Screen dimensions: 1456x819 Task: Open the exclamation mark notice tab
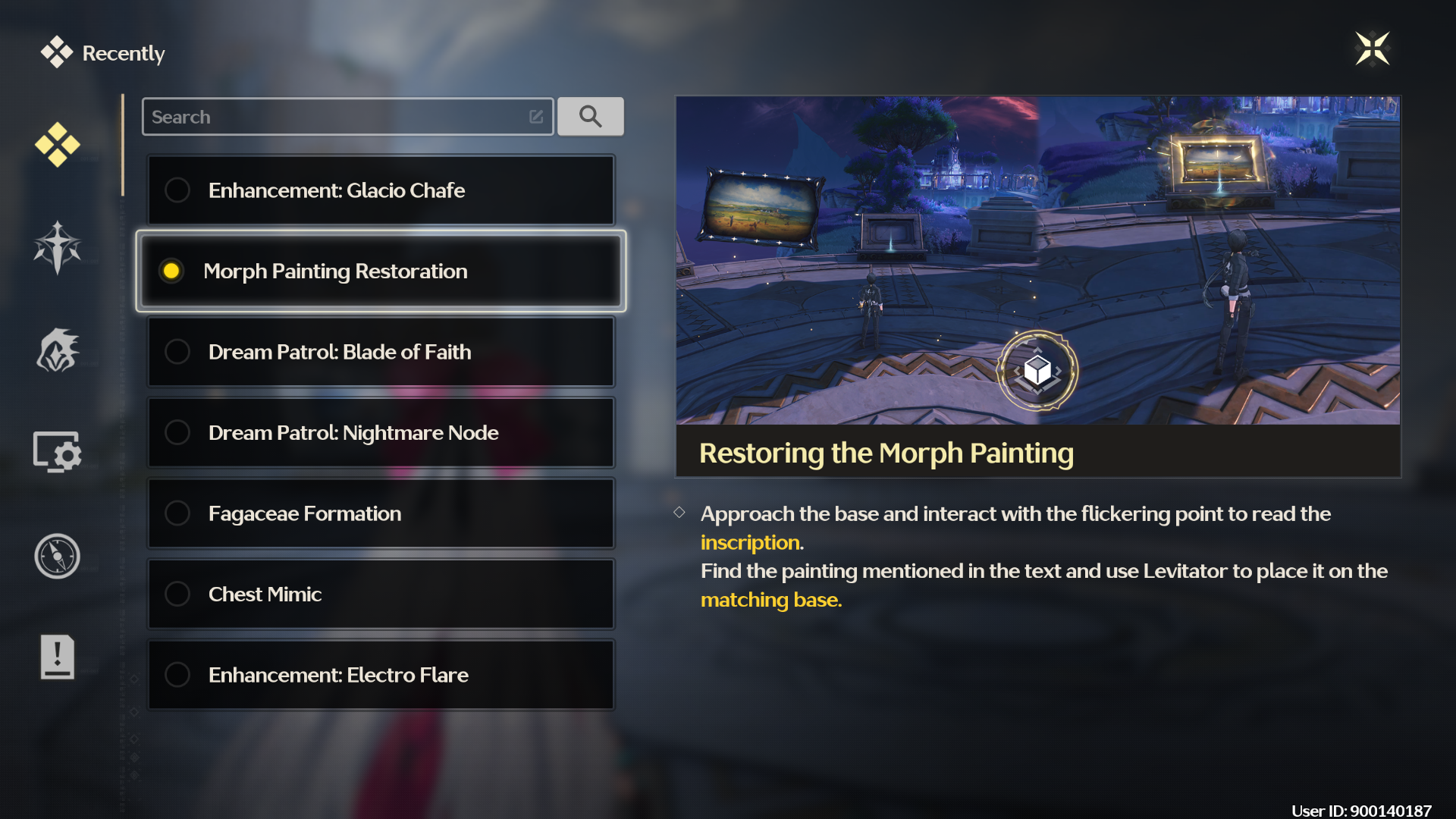58,657
